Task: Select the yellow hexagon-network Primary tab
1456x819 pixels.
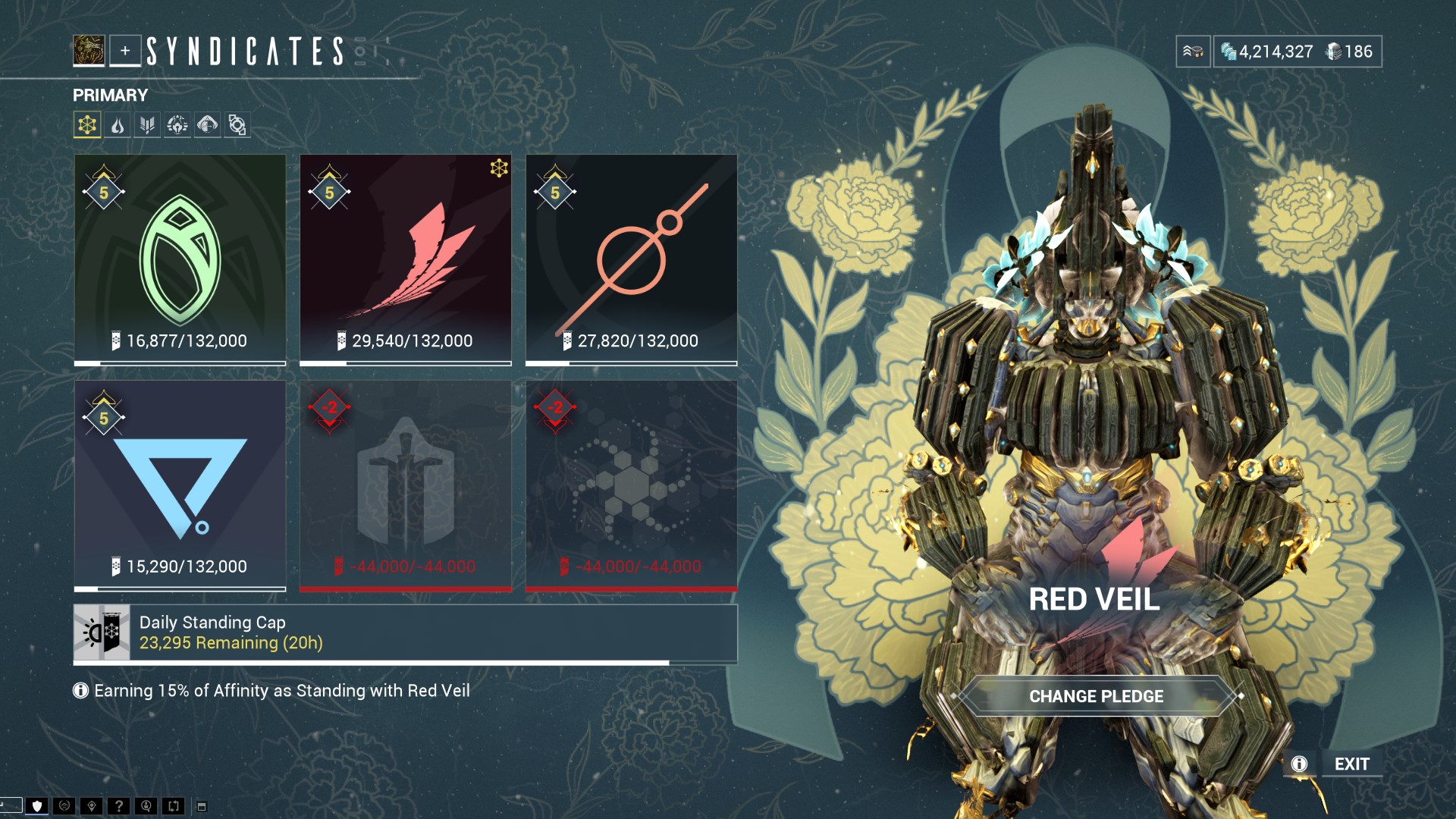Action: pos(87,125)
